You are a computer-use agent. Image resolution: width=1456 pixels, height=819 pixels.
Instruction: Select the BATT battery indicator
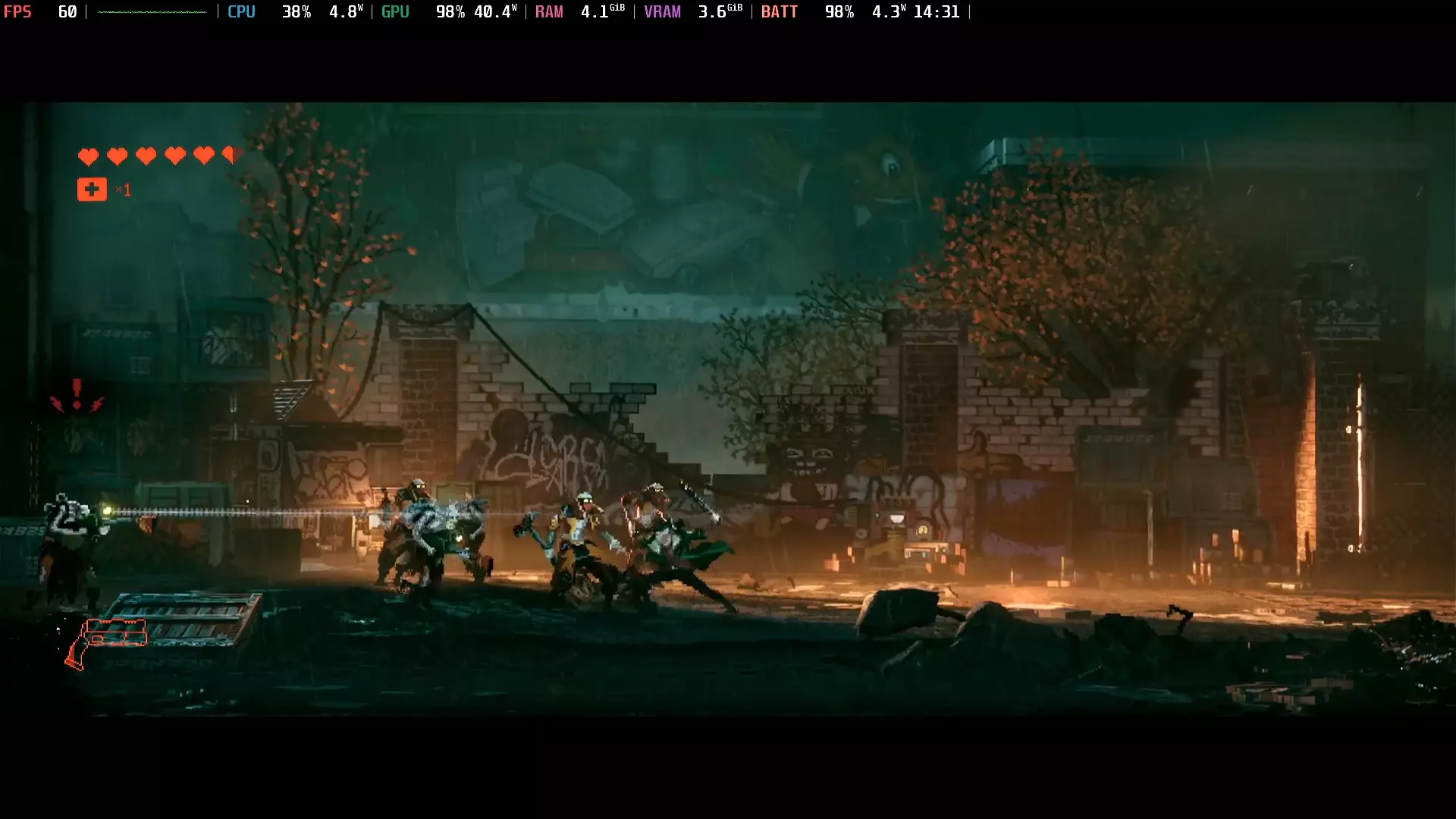(x=780, y=11)
